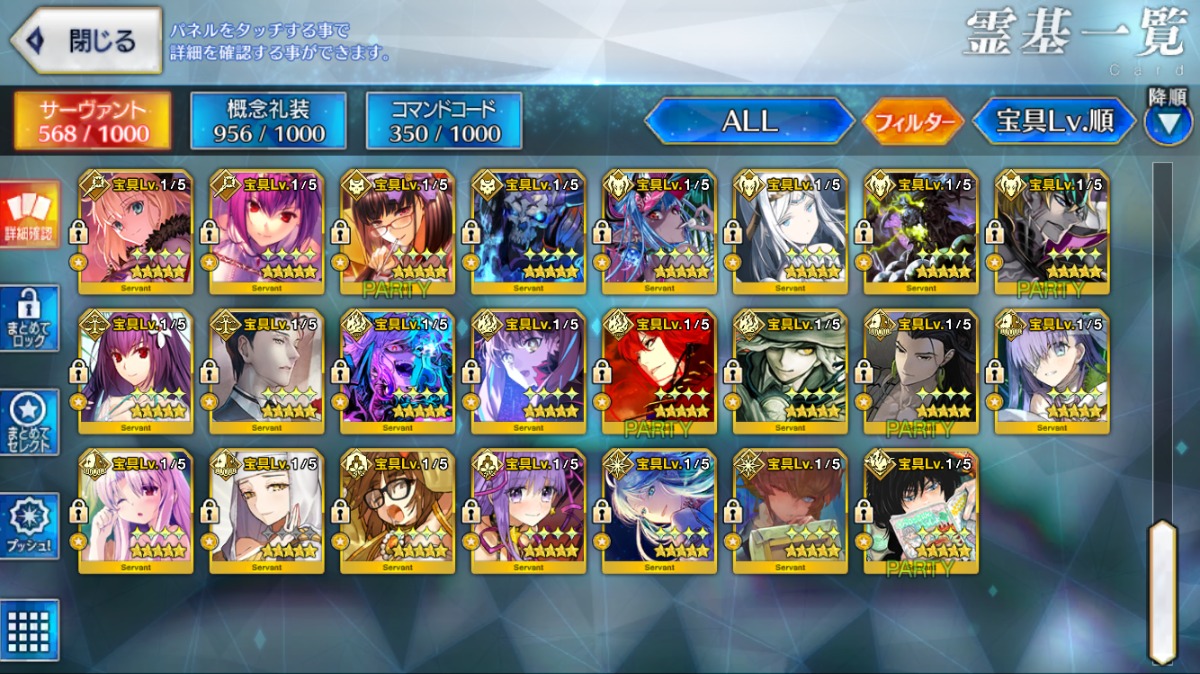
Task: Open the フィルター filter options
Action: coord(912,122)
